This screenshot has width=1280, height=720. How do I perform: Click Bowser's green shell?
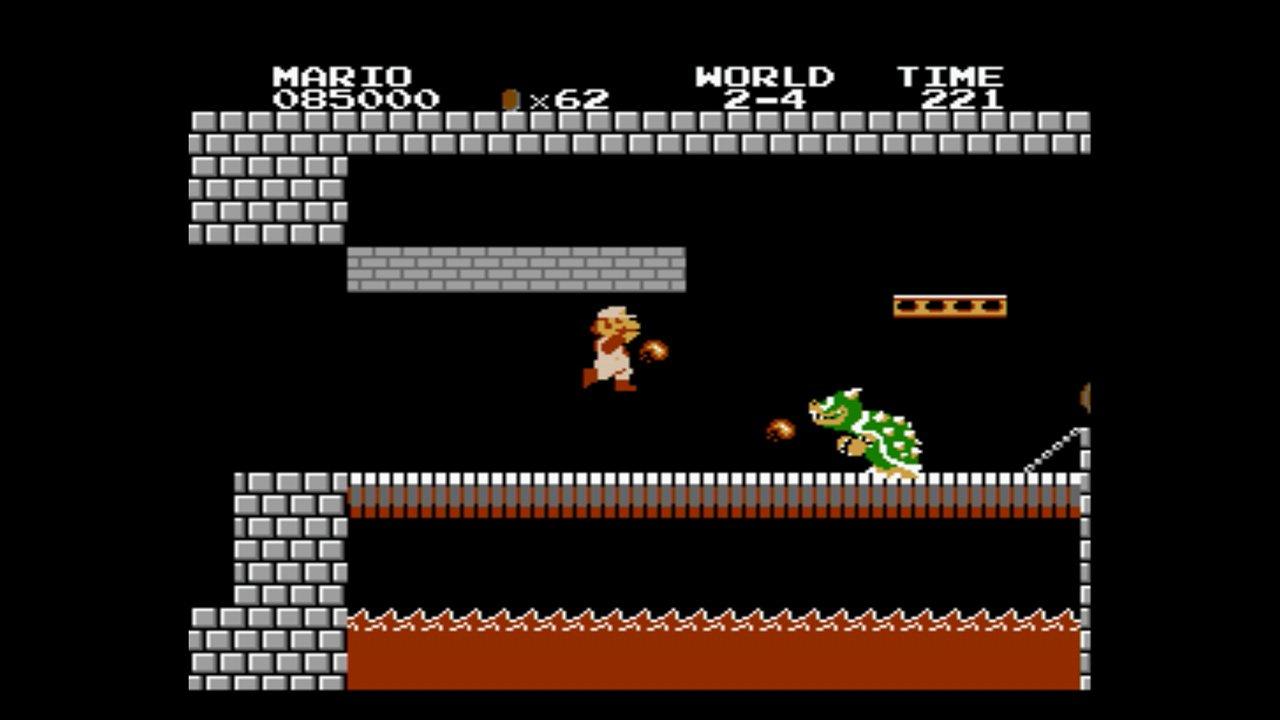pos(895,435)
